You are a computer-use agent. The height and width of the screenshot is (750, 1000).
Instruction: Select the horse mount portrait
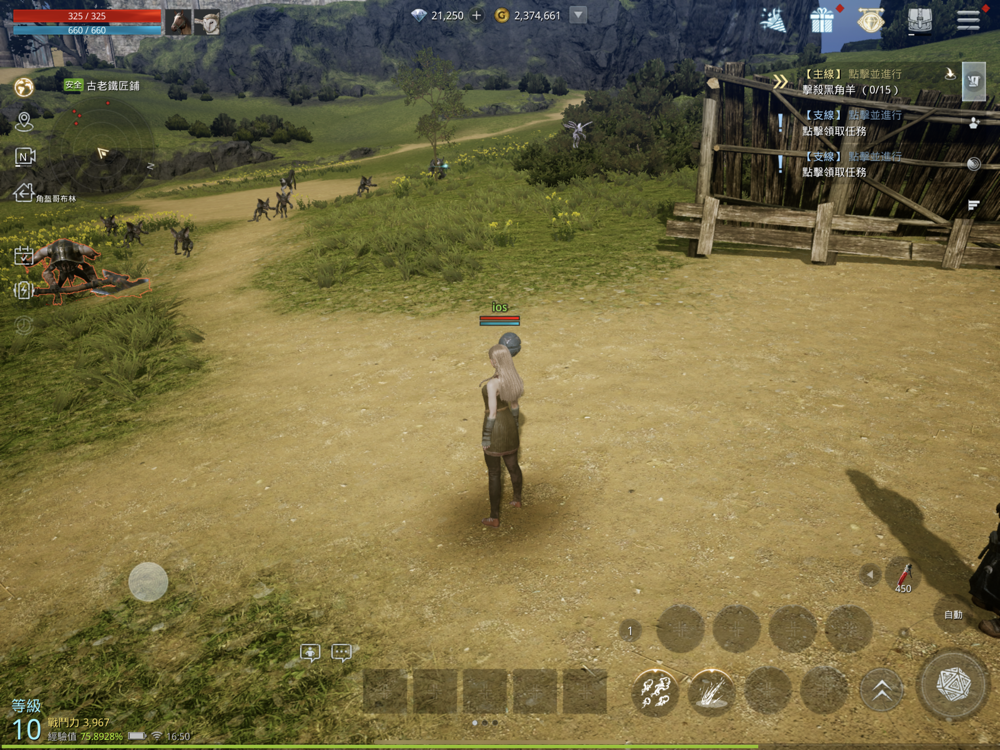(x=179, y=22)
